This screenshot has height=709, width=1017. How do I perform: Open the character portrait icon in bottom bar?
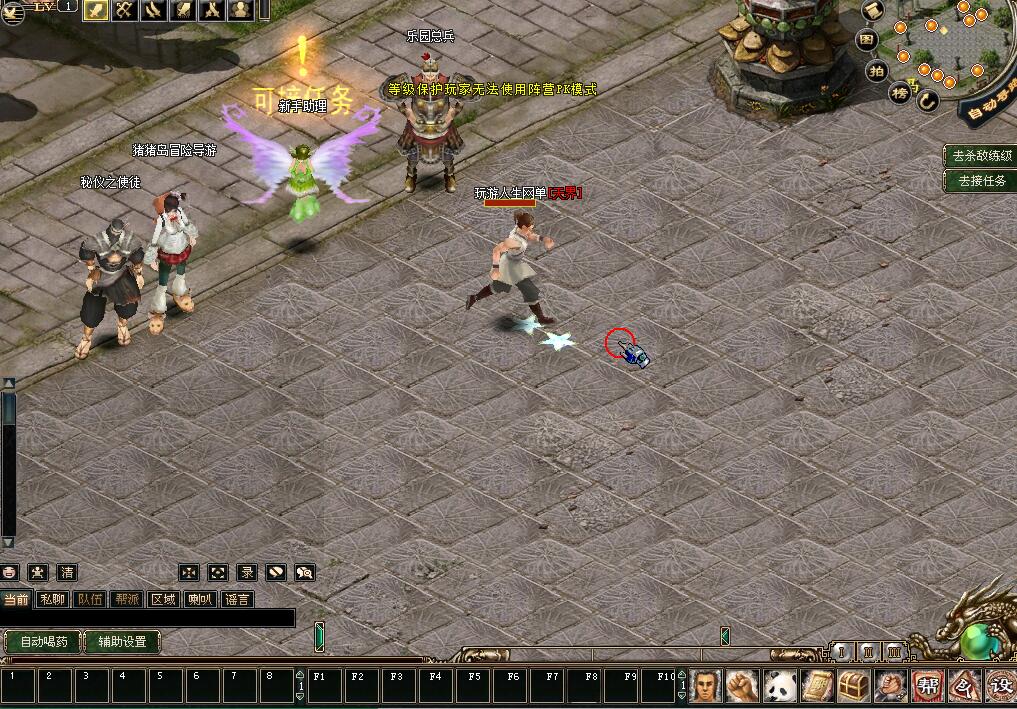706,686
